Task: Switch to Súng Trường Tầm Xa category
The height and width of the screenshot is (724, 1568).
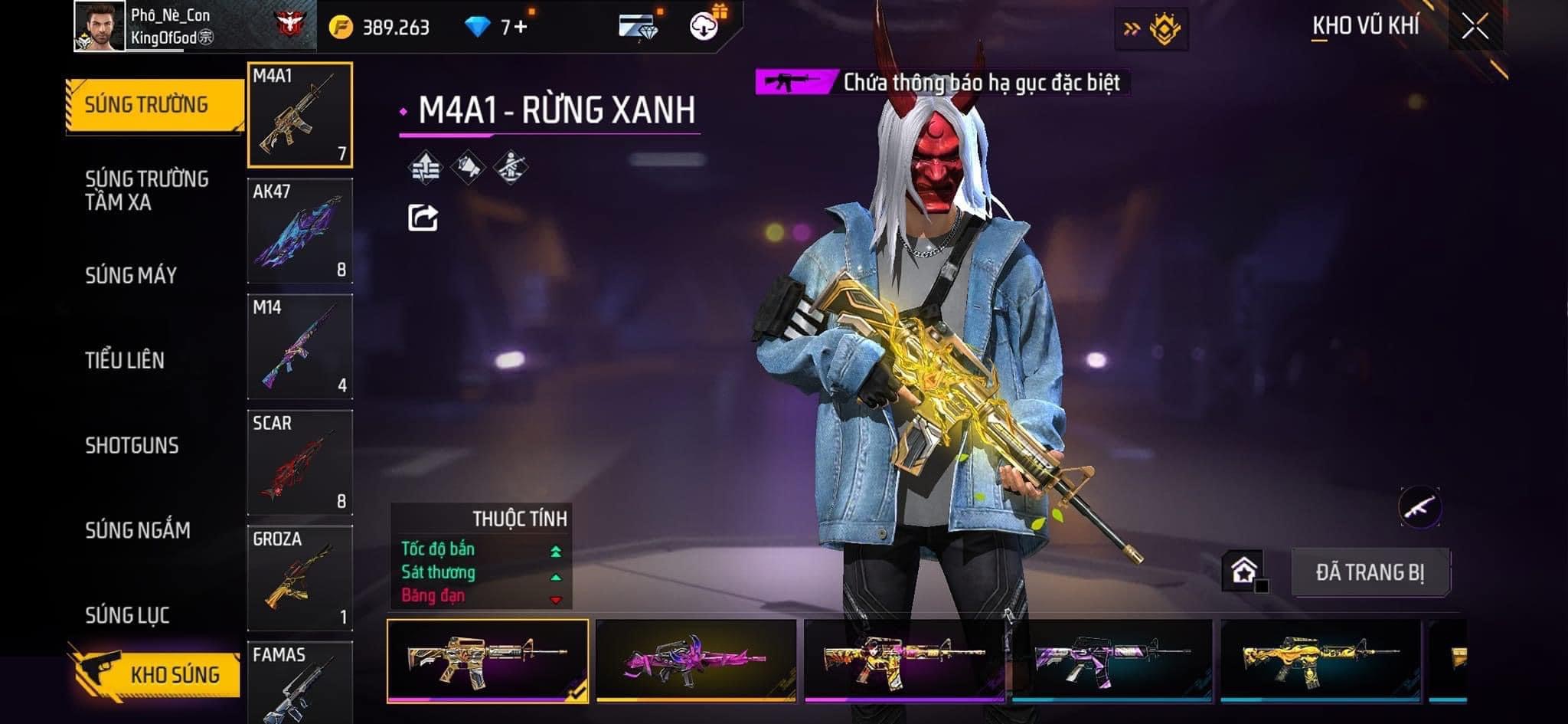Action: [x=147, y=191]
